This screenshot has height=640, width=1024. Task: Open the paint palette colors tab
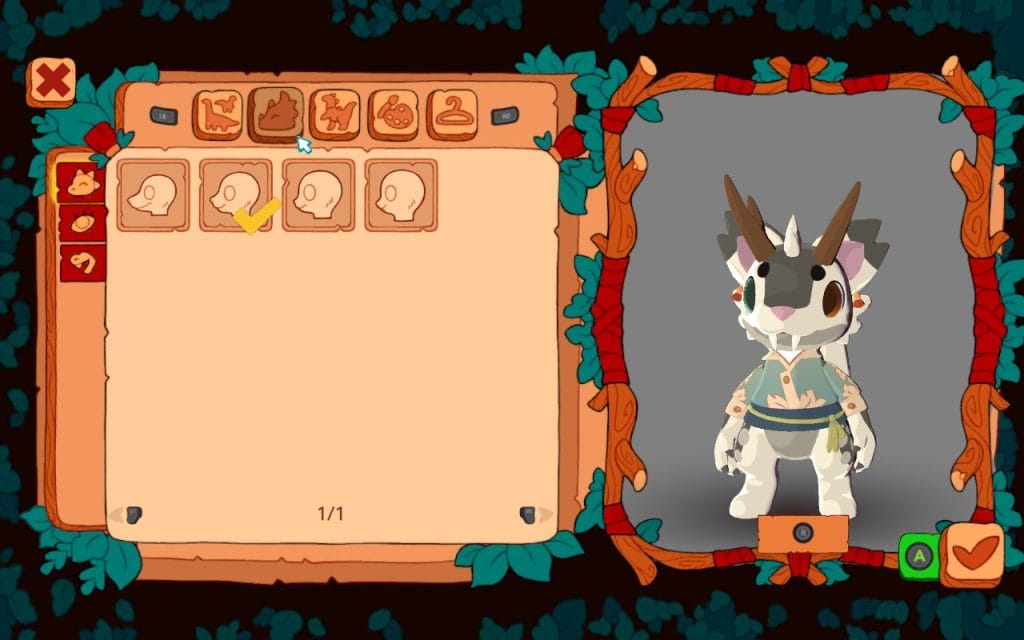[394, 115]
